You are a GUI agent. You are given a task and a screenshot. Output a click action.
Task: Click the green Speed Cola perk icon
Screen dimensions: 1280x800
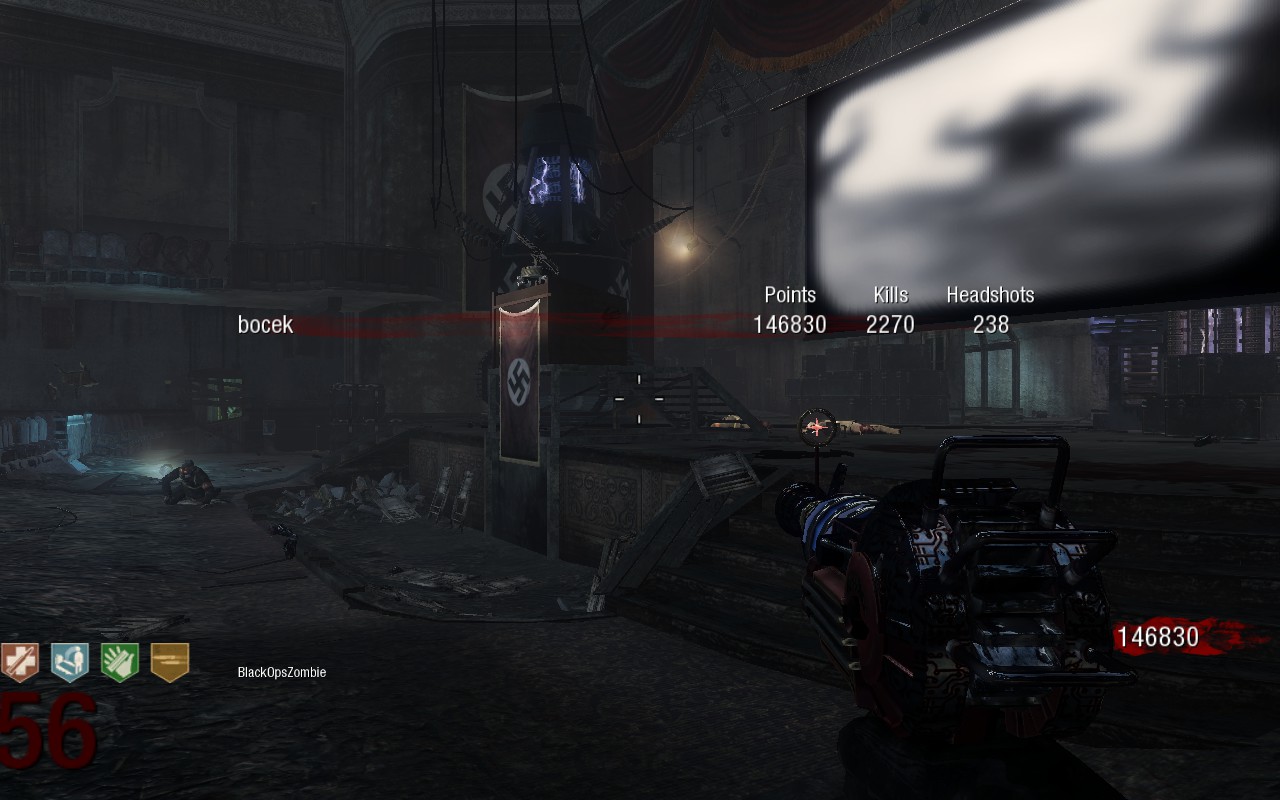[120, 662]
